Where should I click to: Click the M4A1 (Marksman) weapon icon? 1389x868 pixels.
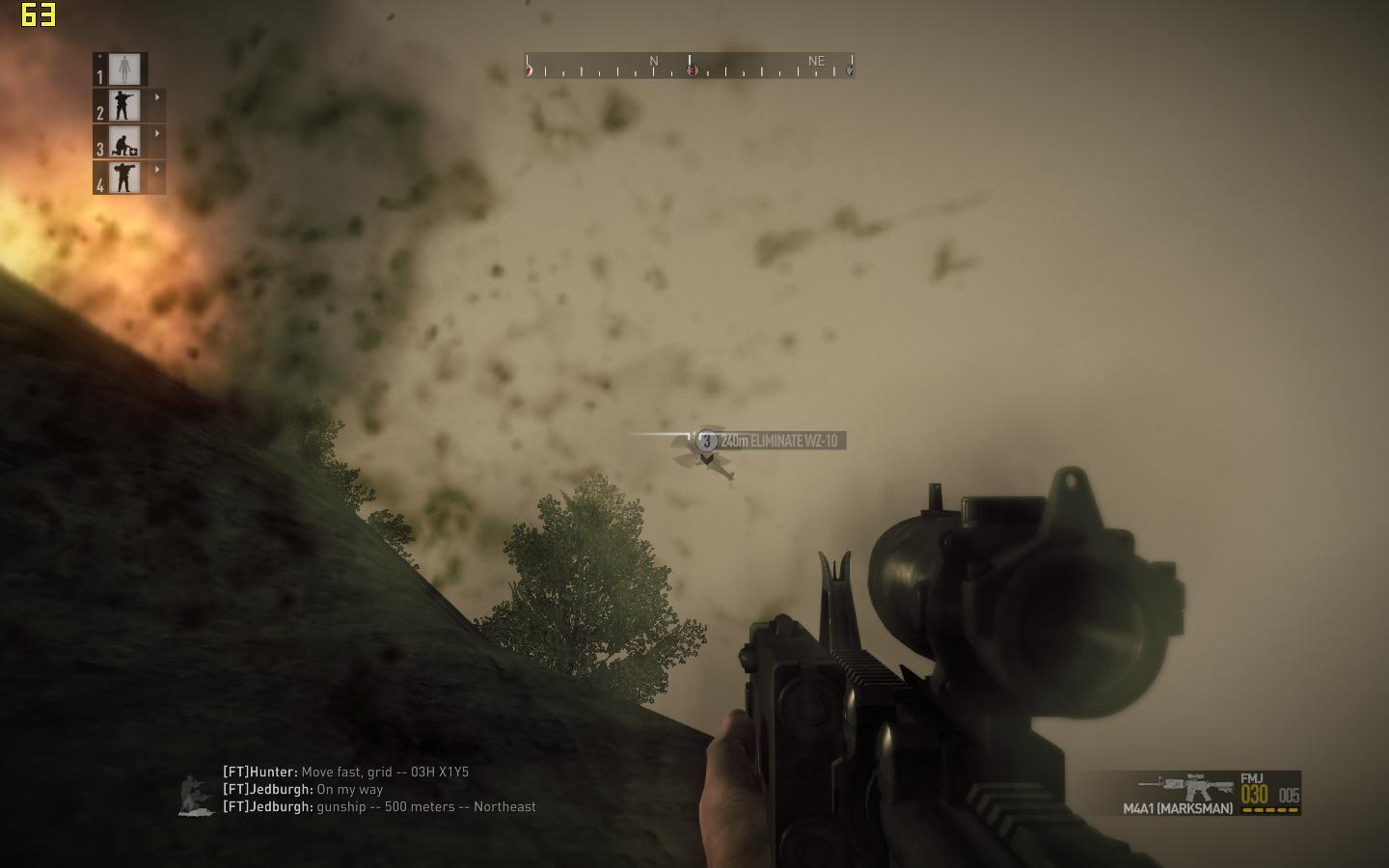point(1185,784)
